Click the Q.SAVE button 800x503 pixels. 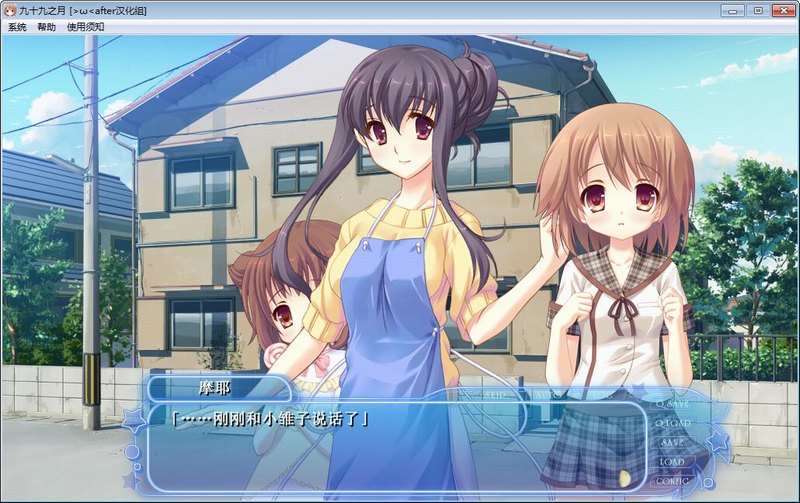click(672, 404)
